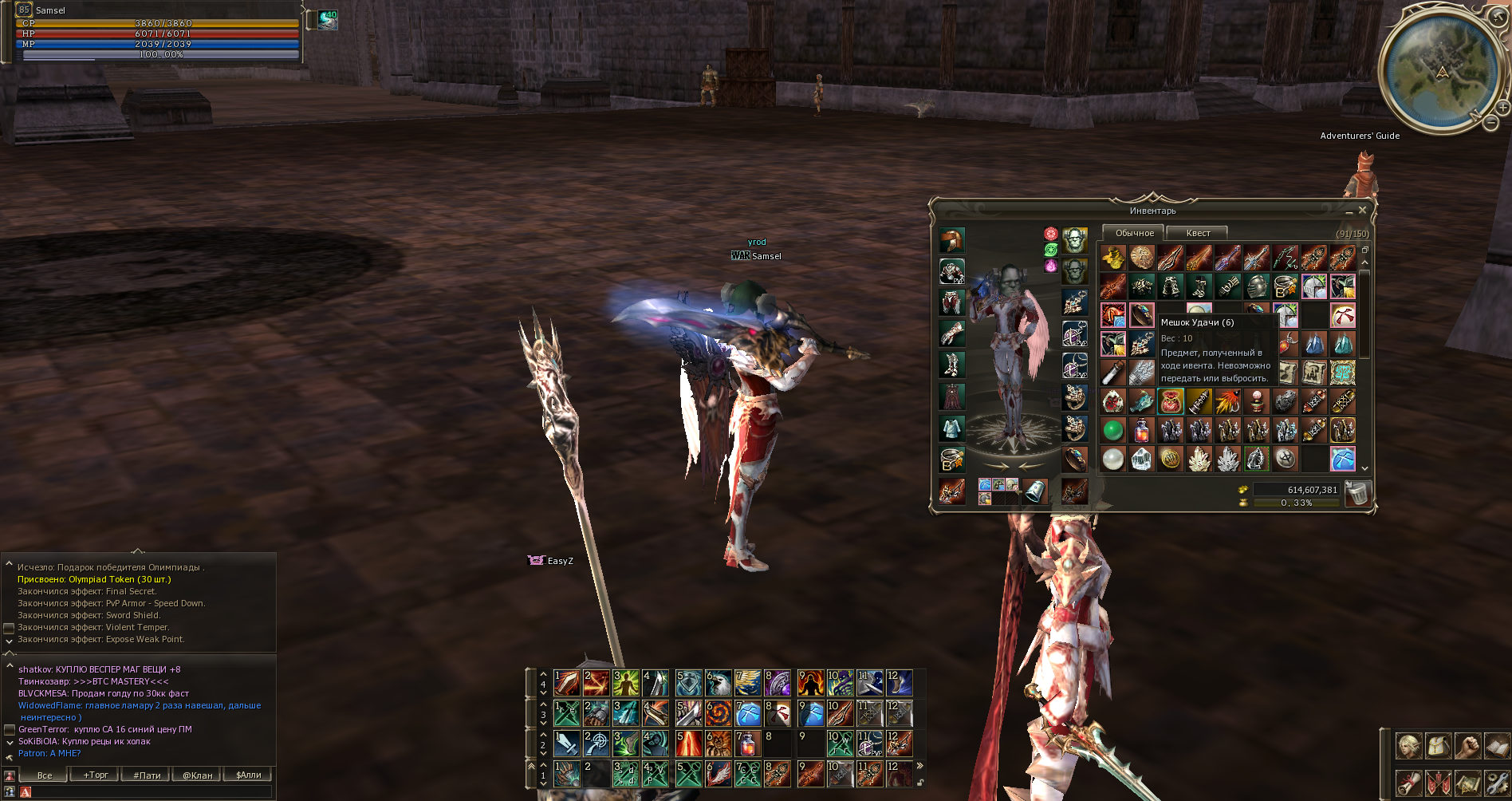
Task: Choose the $Алли chat tab
Action: (248, 775)
